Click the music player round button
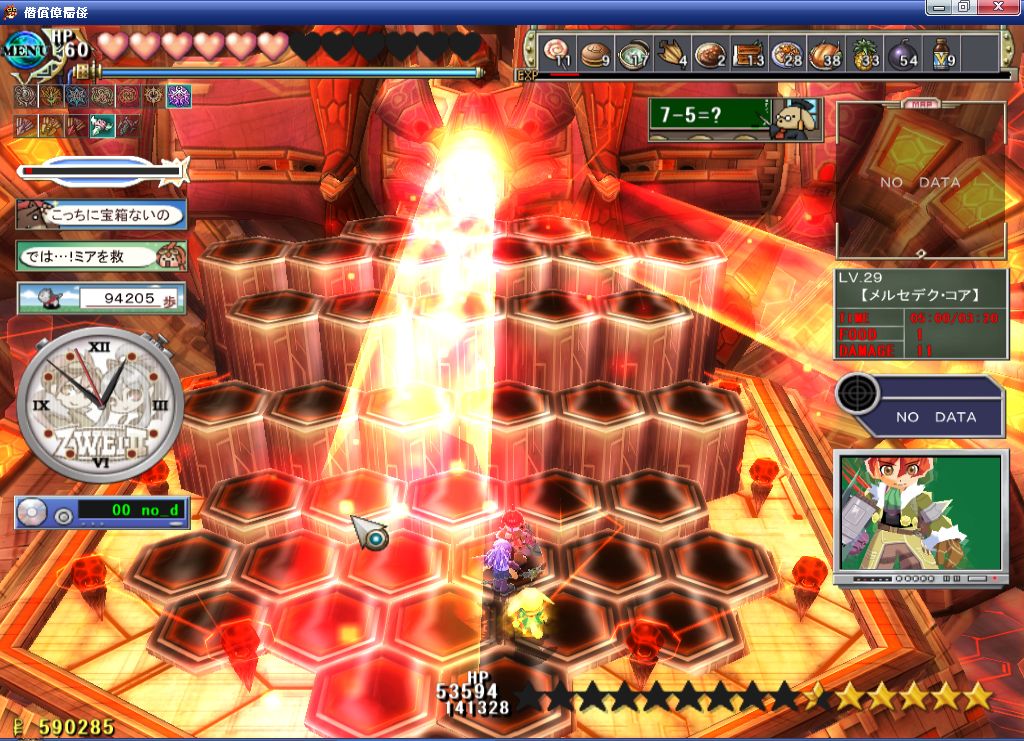The height and width of the screenshot is (741, 1024). point(62,516)
